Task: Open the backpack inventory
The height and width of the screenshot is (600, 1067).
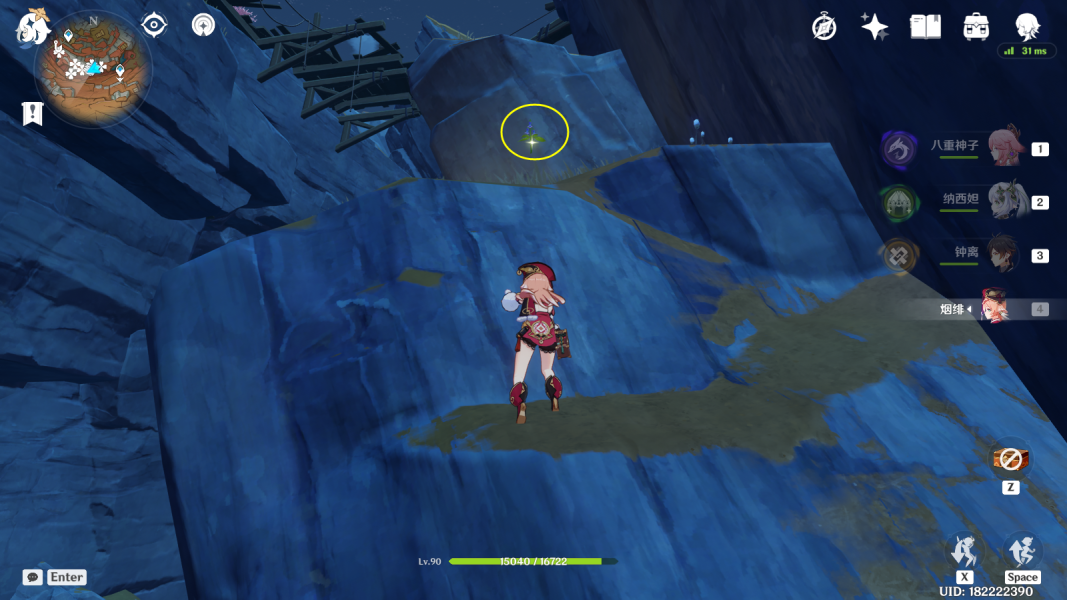Action: click(976, 27)
